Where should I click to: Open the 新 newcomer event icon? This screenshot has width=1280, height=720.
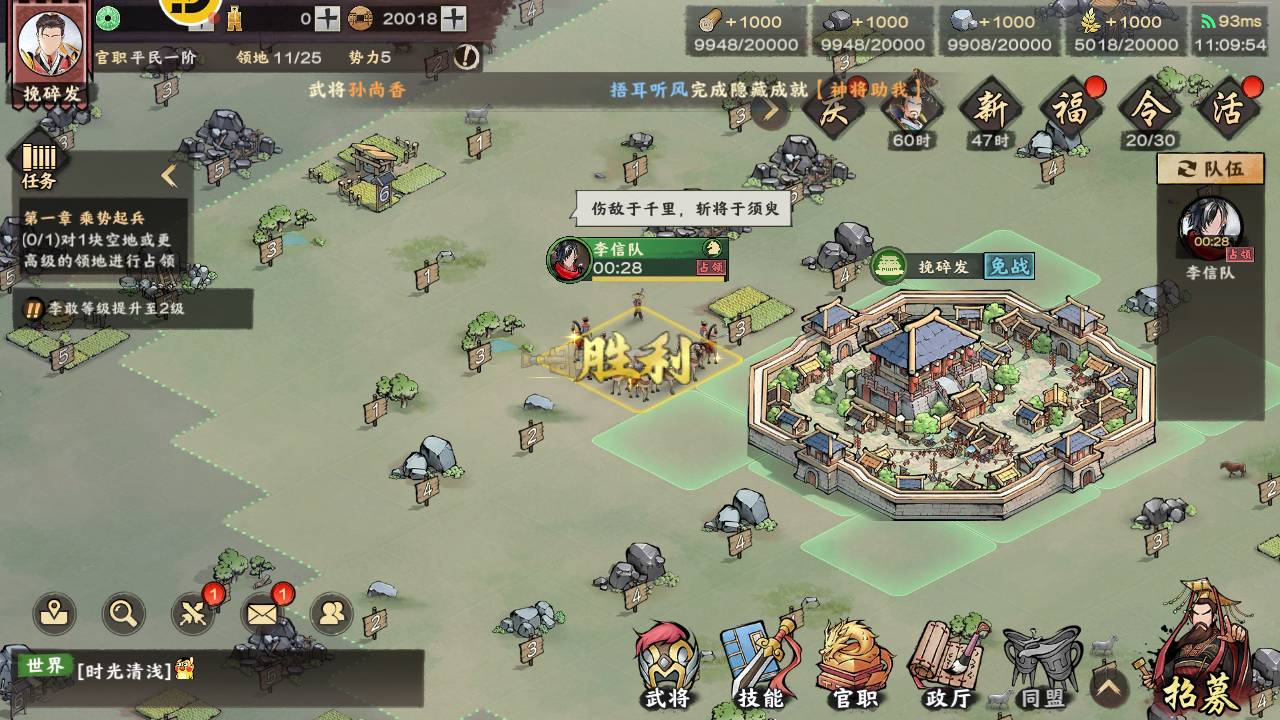click(x=990, y=110)
